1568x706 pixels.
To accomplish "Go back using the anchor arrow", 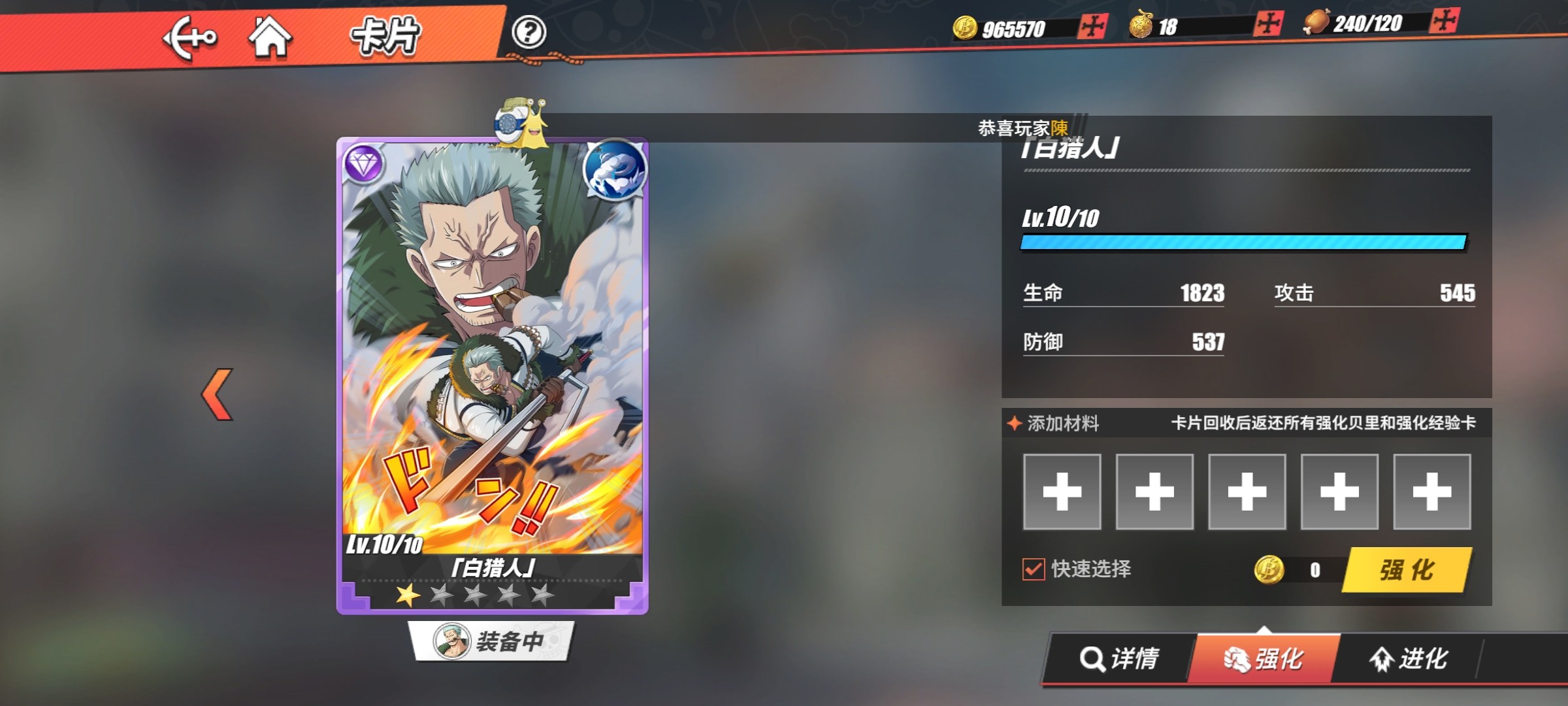I will pos(189,37).
